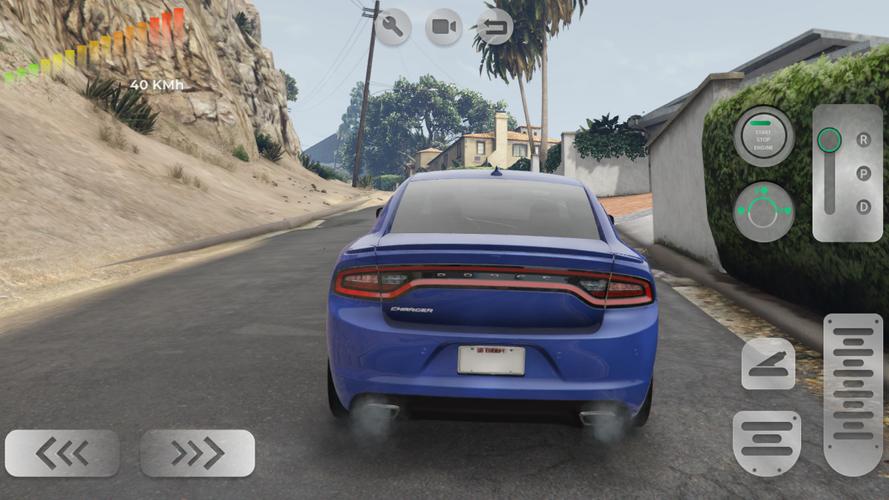The width and height of the screenshot is (889, 500).
Task: Shift gear selector to P
Action: [x=863, y=174]
